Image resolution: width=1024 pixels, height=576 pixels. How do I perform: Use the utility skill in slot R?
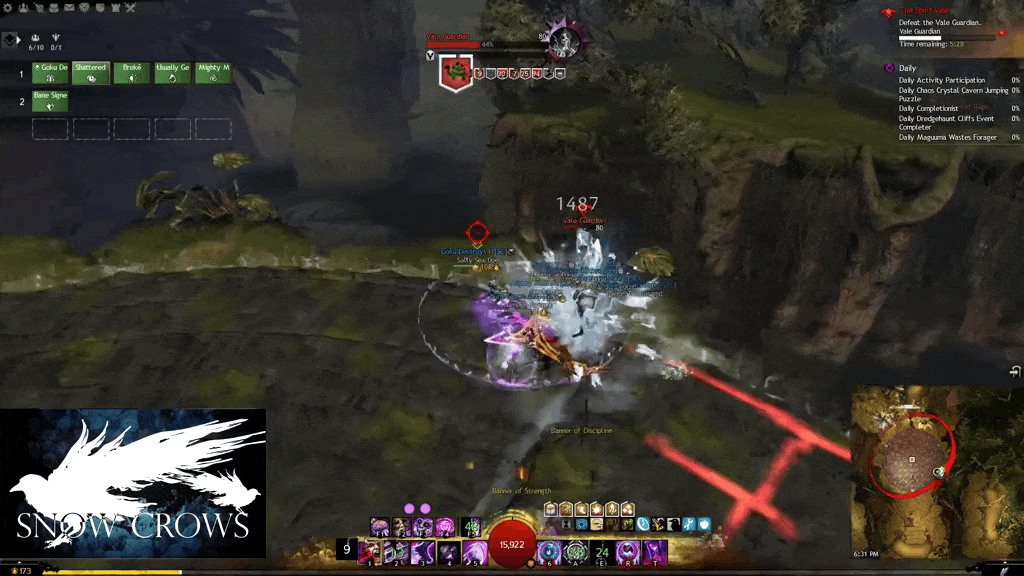click(628, 552)
